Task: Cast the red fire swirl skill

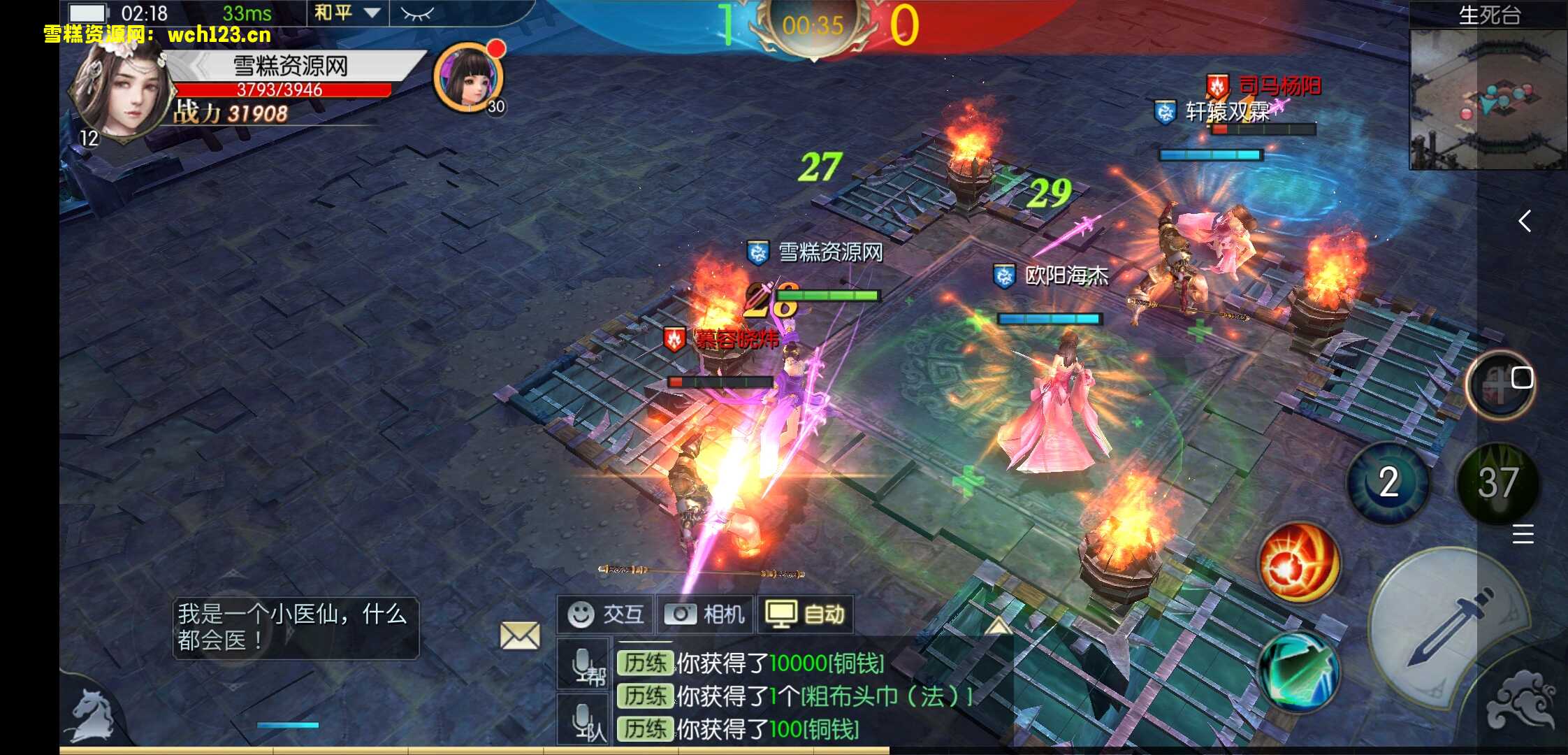Action: (x=1298, y=563)
